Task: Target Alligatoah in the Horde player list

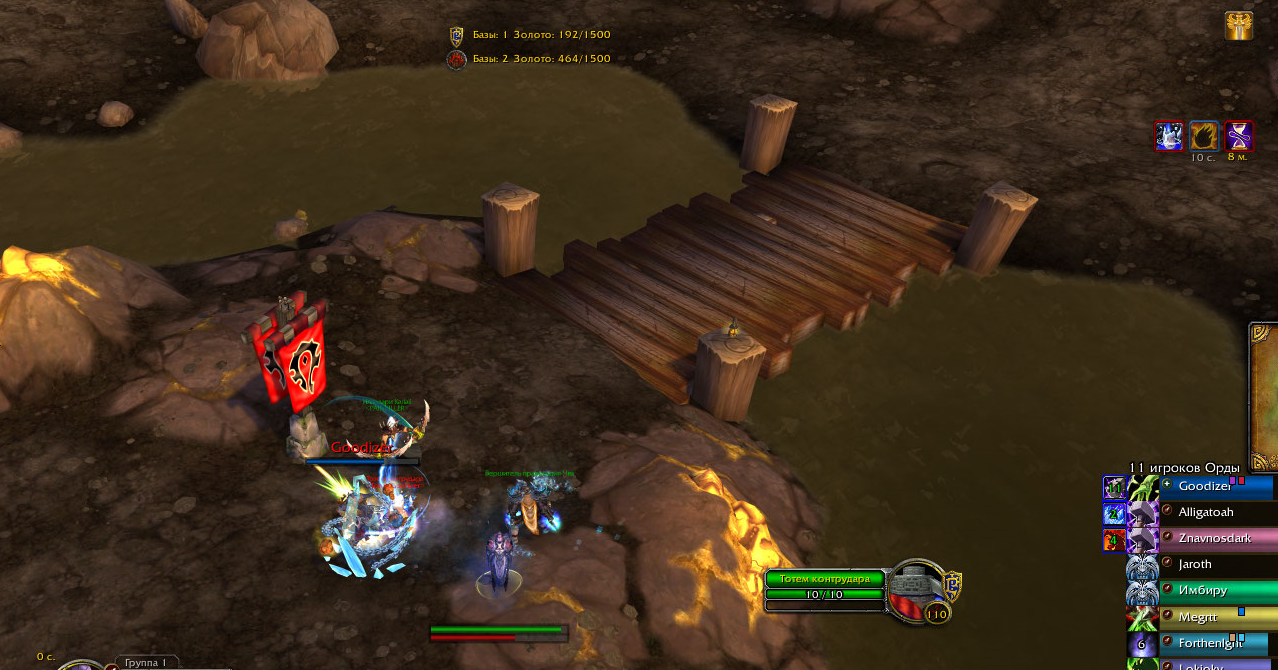Action: tap(1216, 513)
